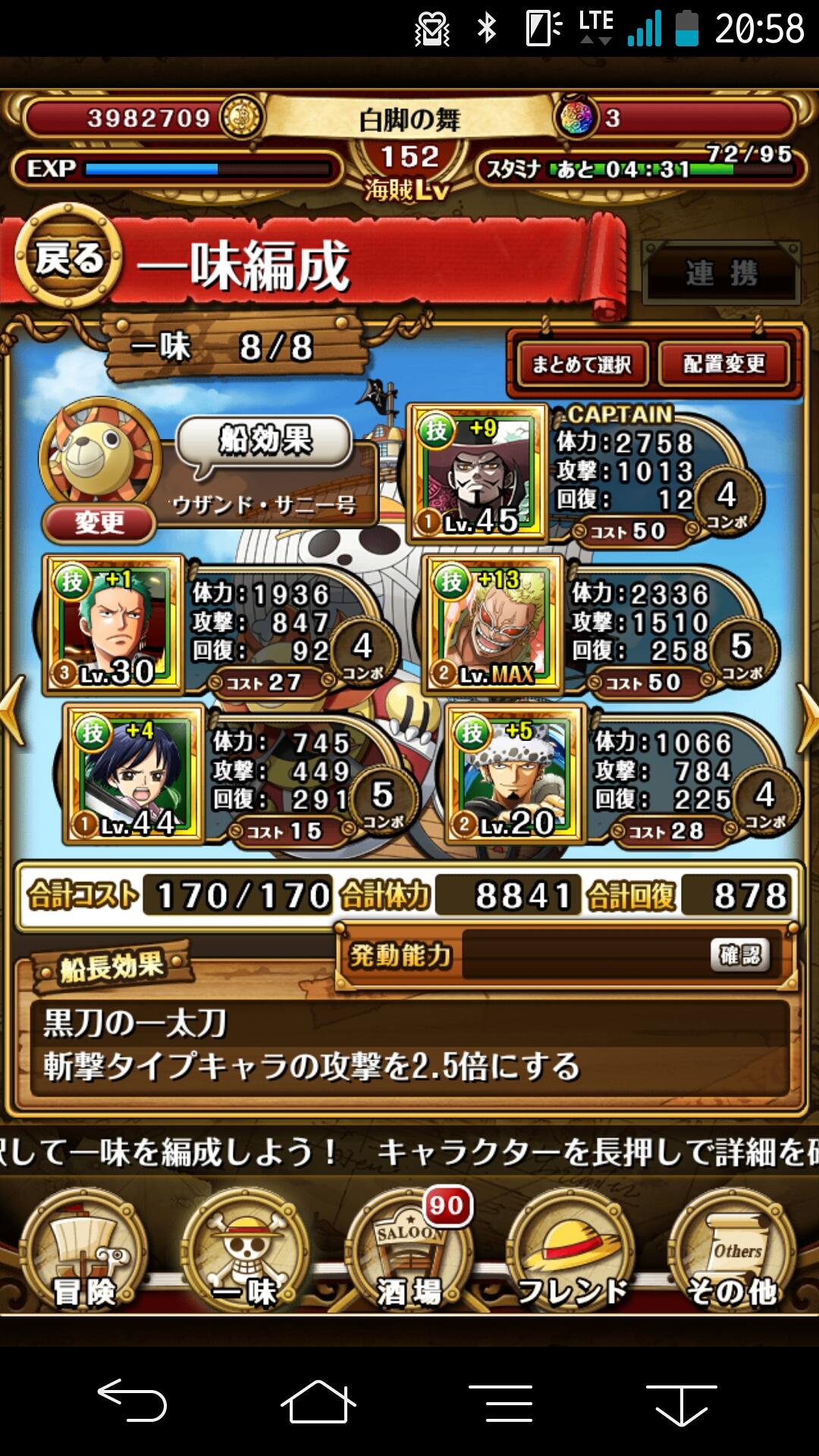Enter the 酒場 saloon
The image size is (819, 1456).
(x=409, y=1252)
